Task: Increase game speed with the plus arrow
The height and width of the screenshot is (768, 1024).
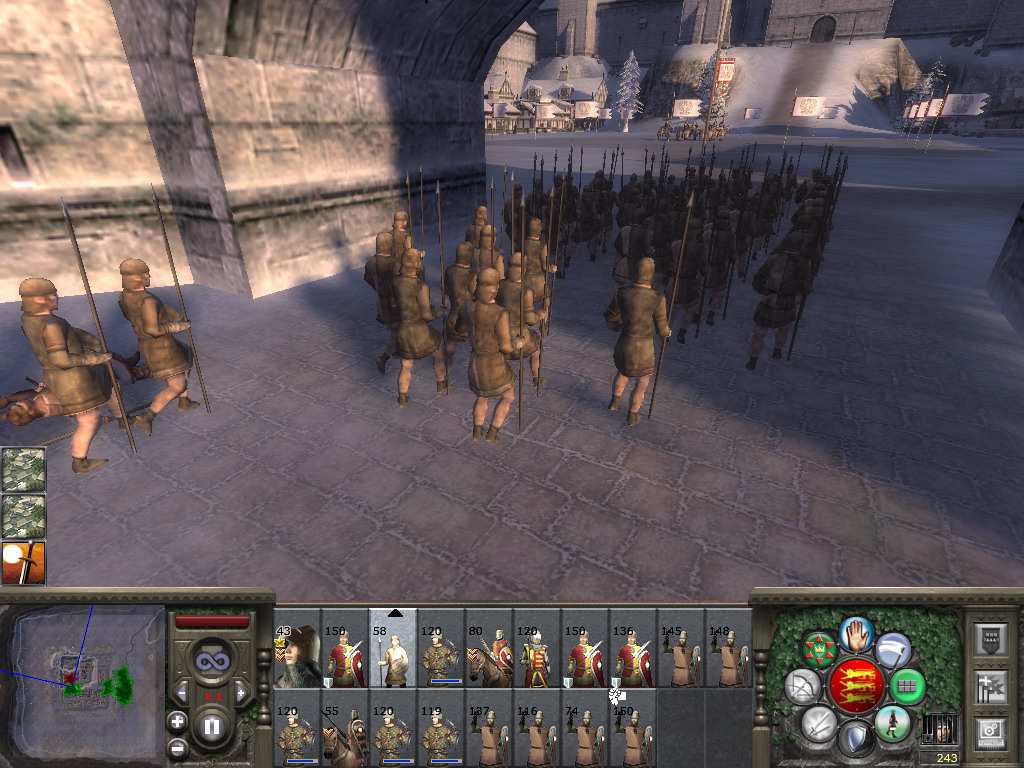Action: tap(241, 692)
